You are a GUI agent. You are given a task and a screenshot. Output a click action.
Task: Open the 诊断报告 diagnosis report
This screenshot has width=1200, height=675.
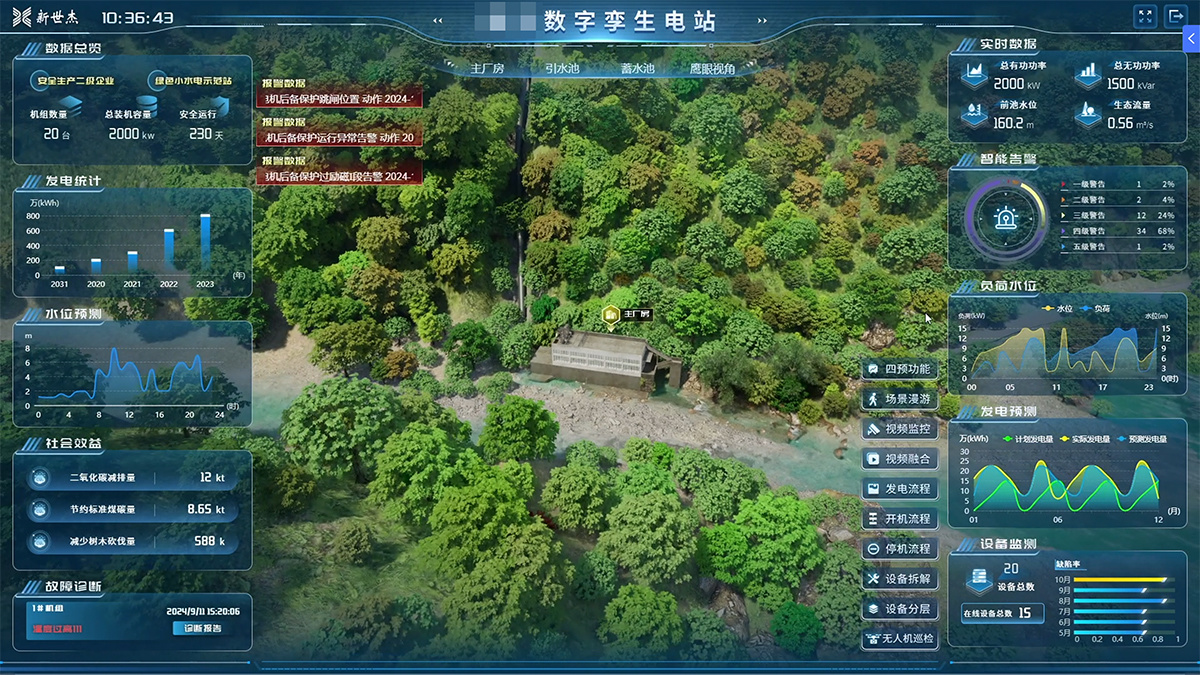203,629
